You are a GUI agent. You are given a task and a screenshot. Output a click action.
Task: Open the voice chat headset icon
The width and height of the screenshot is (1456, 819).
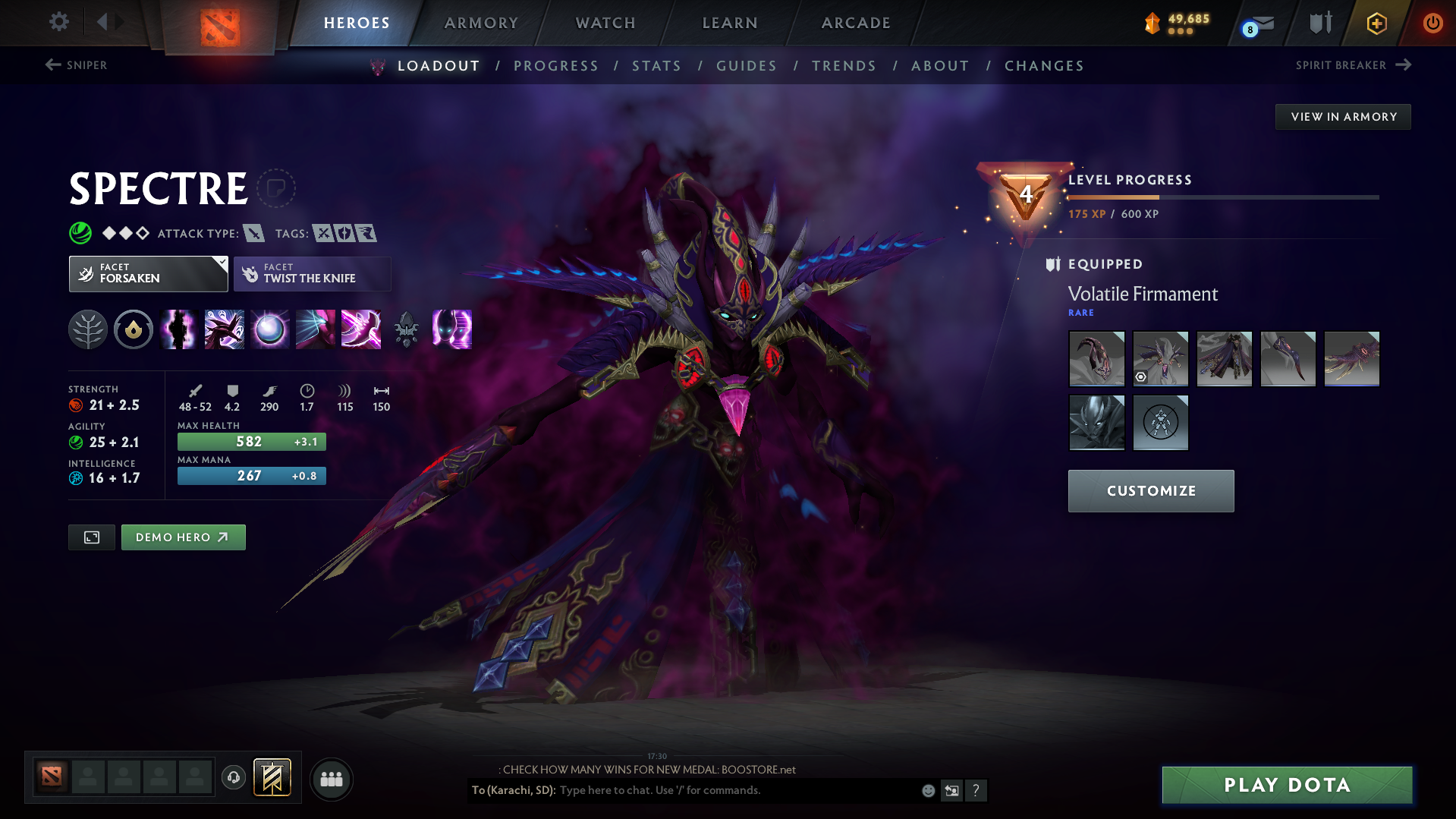point(234,779)
